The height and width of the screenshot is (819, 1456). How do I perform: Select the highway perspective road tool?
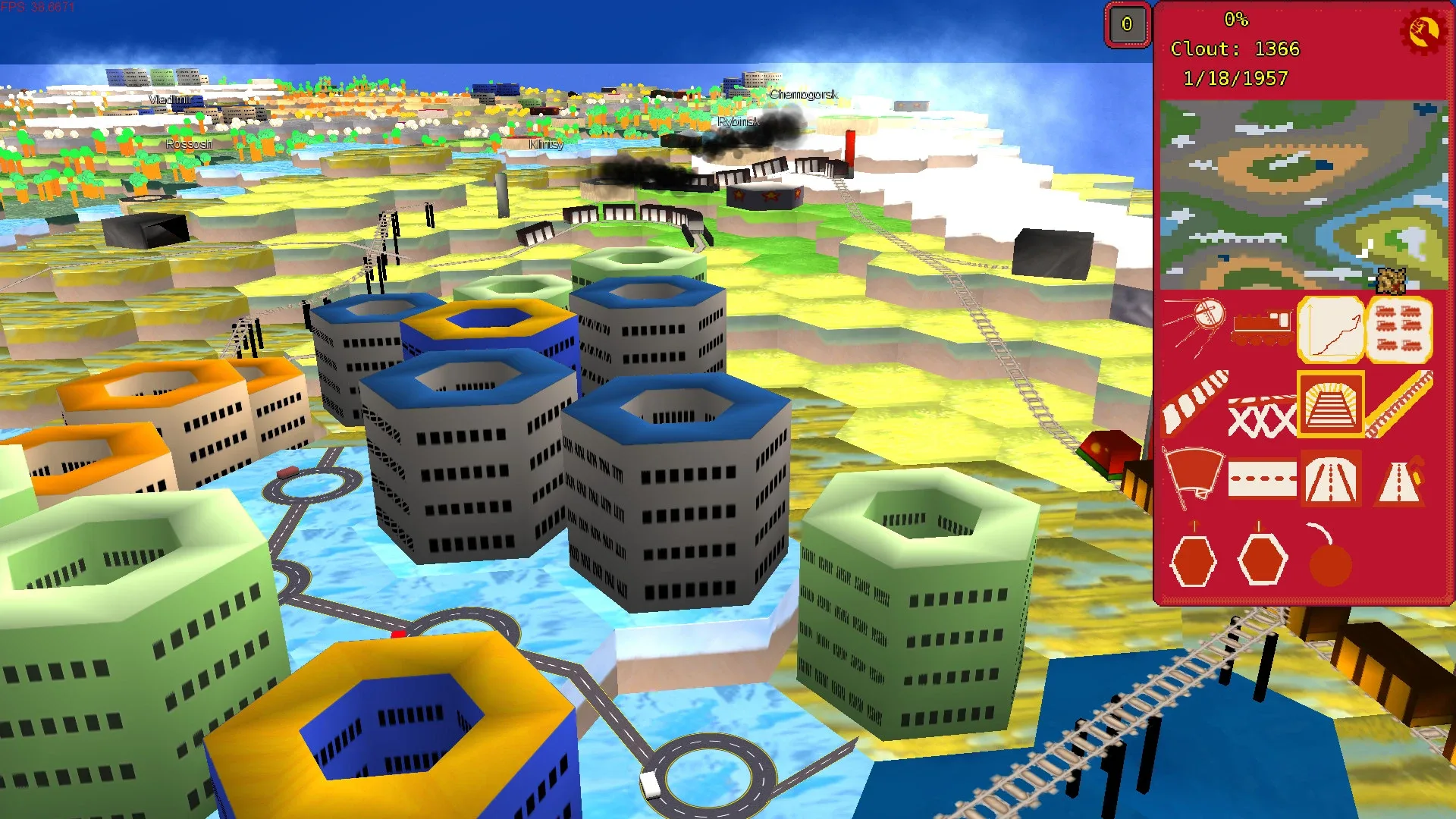(x=1330, y=479)
